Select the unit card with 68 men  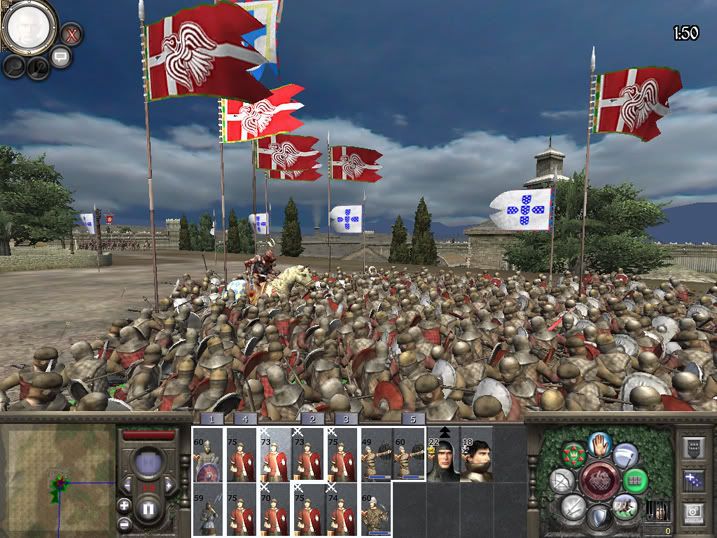pos(376,508)
